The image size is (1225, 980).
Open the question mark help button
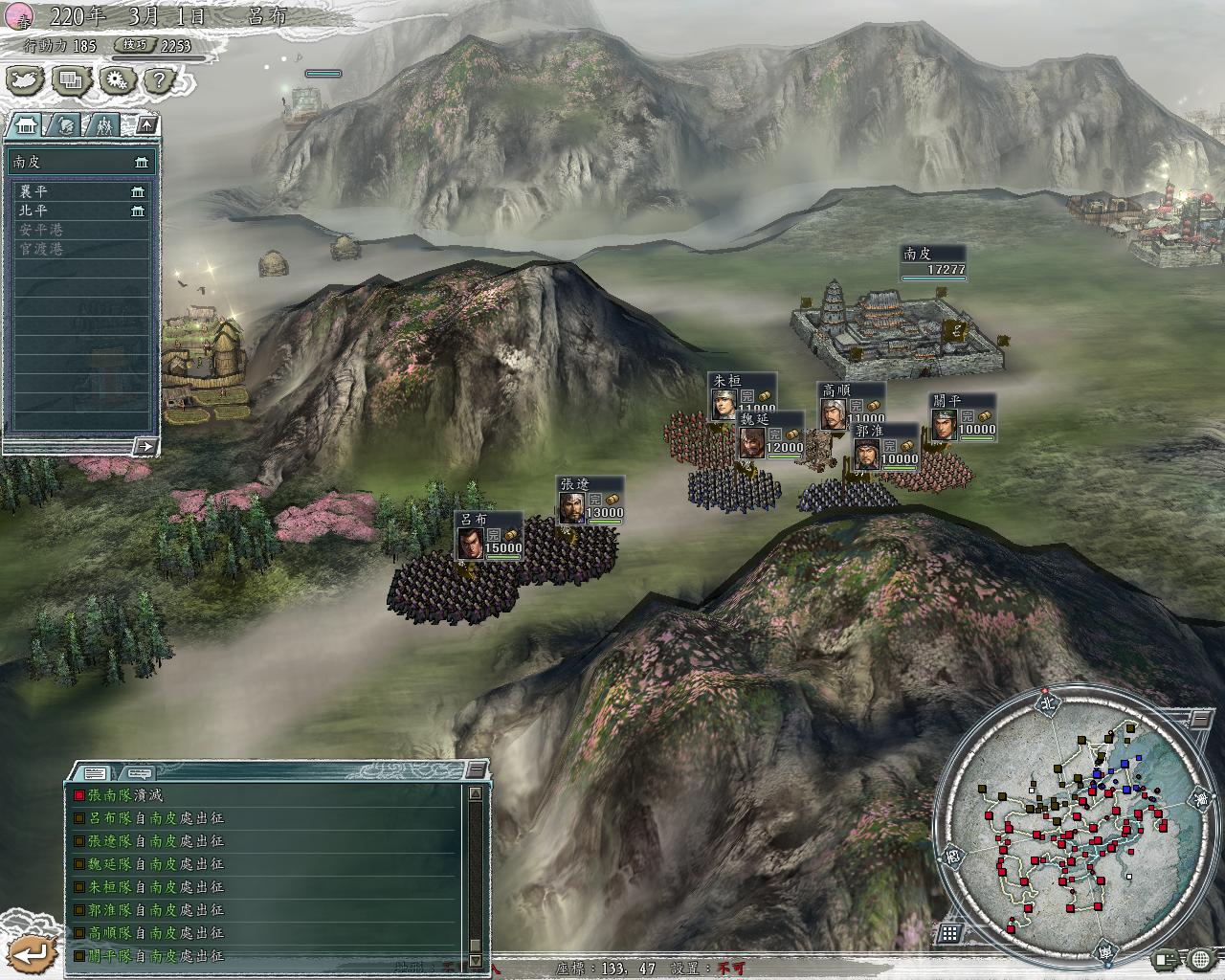(160, 80)
